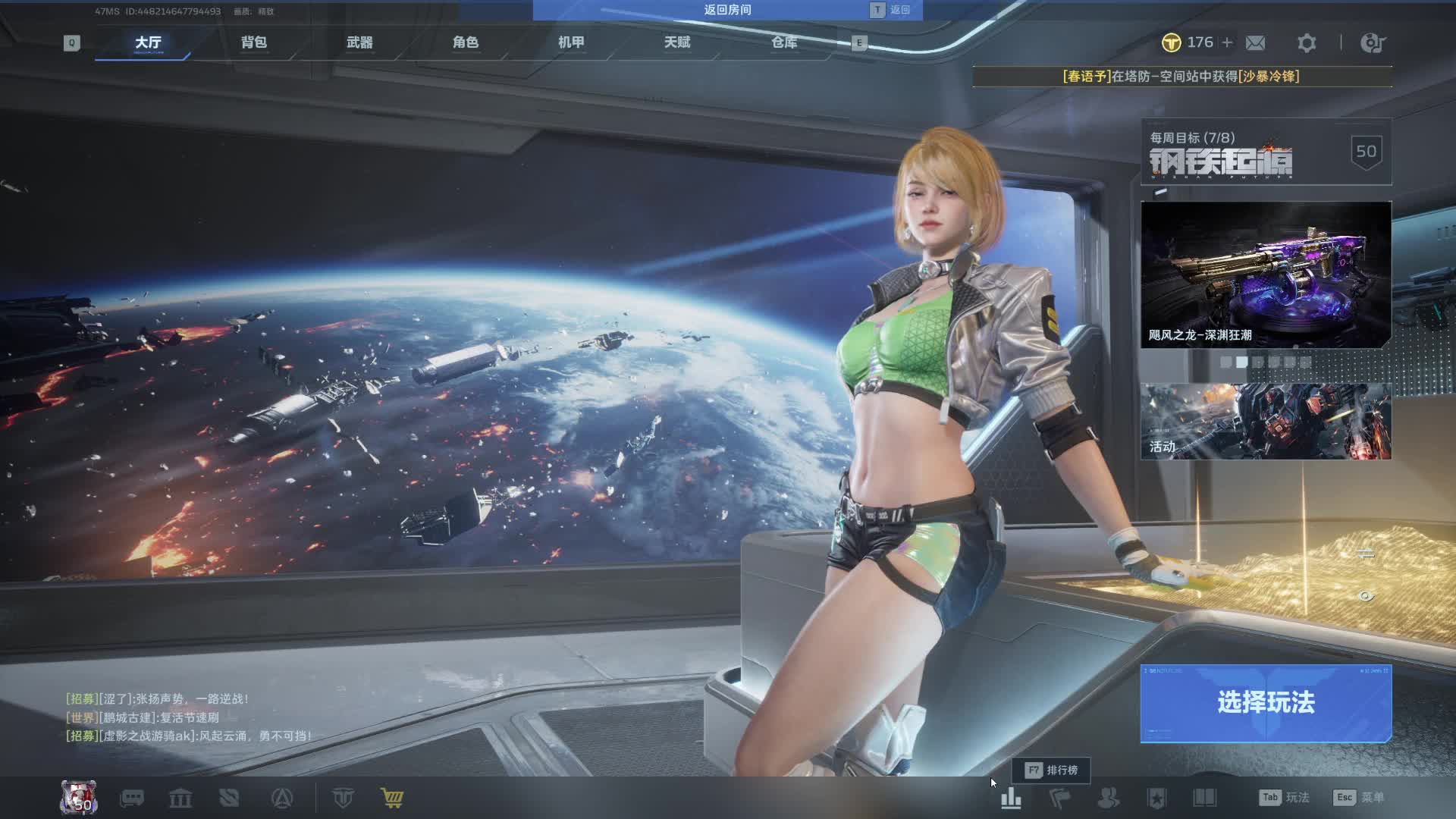The image size is (1456, 819).
Task: Open the 武器 weapons tab
Action: pos(359,42)
